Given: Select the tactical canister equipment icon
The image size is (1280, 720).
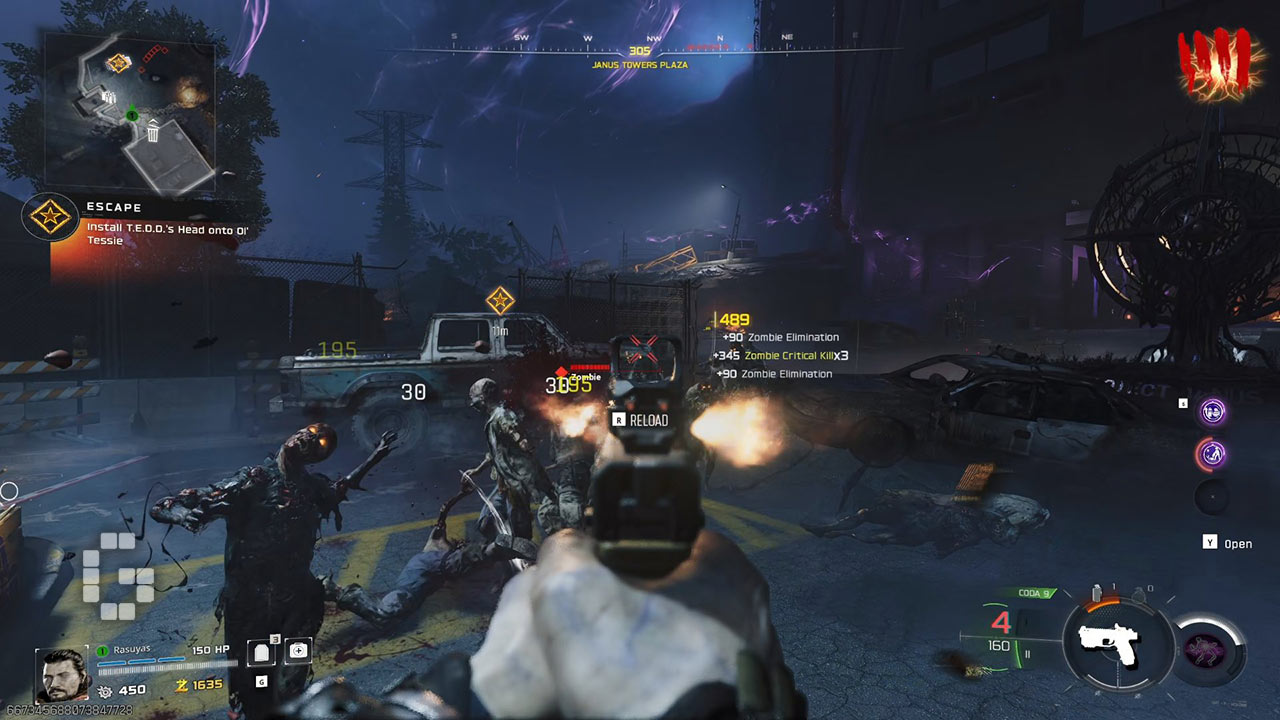Looking at the screenshot, I should click(1097, 590).
